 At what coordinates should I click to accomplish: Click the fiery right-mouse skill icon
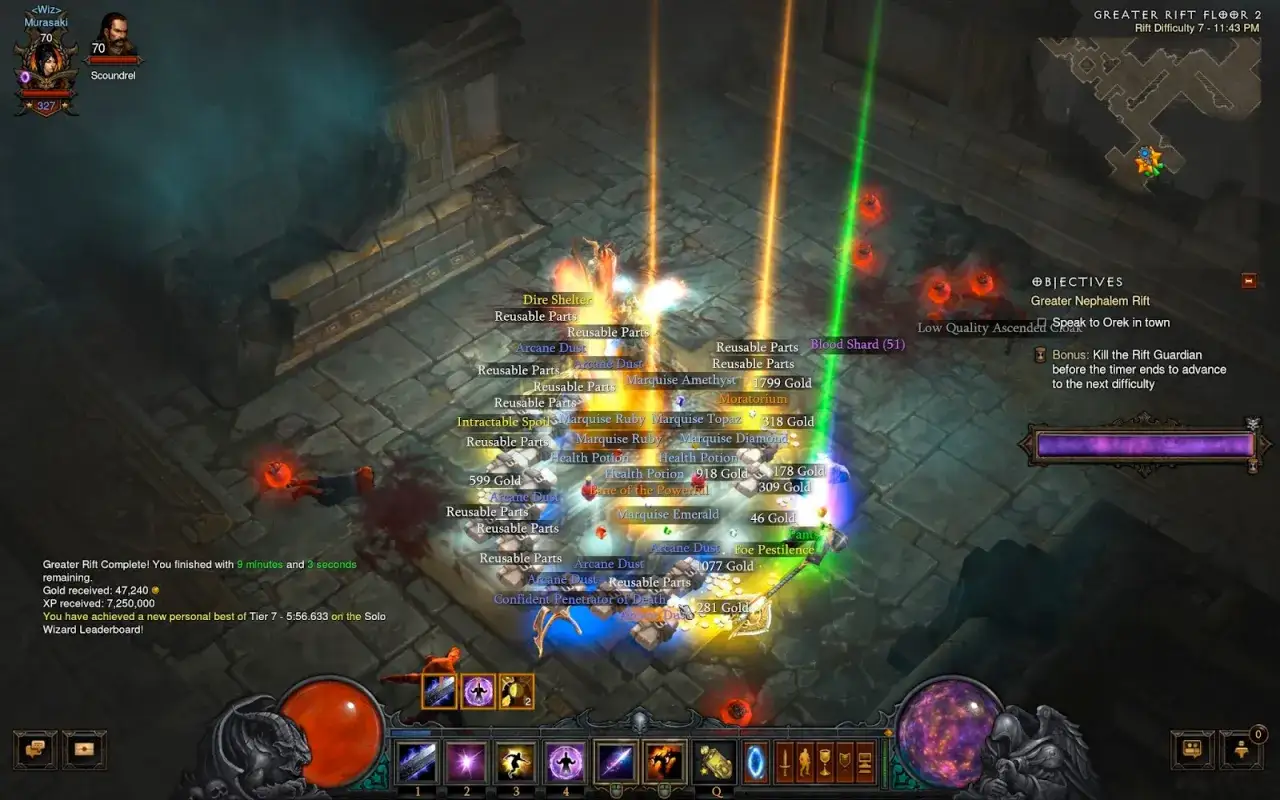663,762
